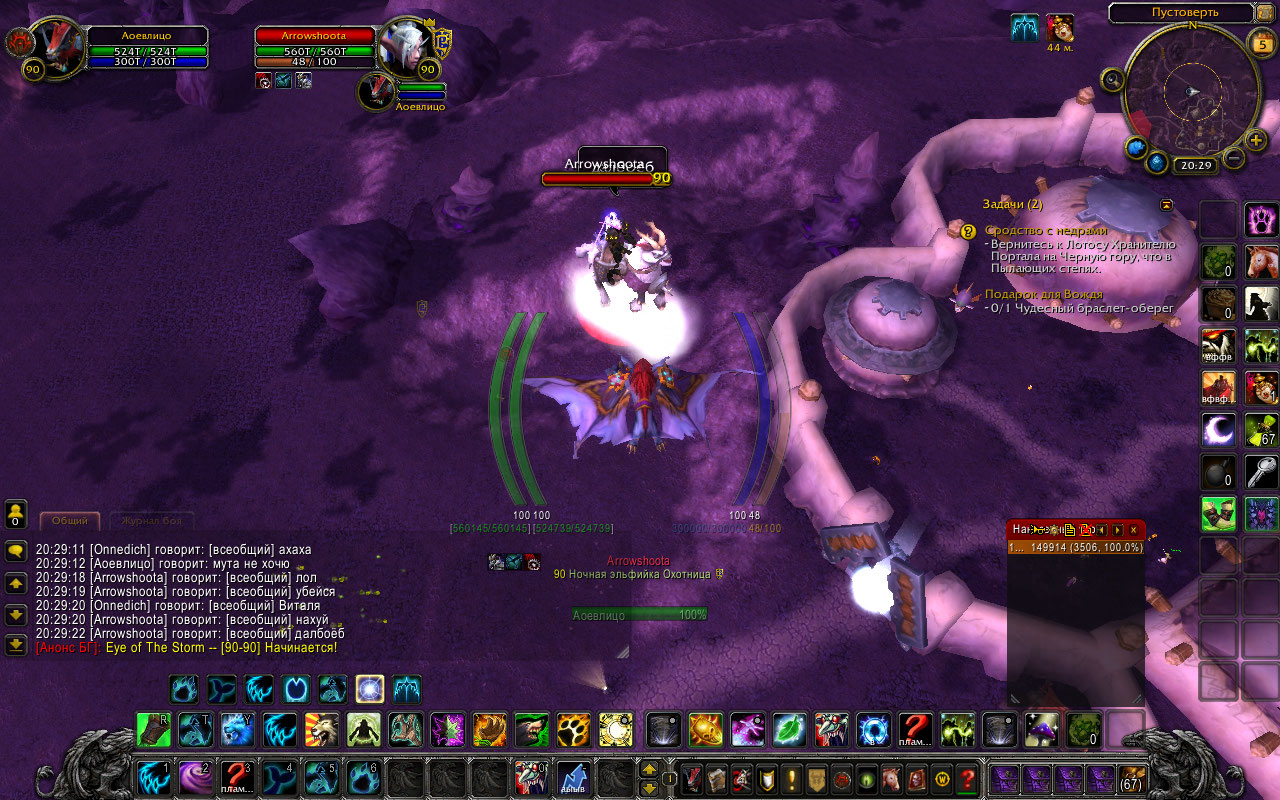The height and width of the screenshot is (800, 1280).
Task: Use the roaring lion ability icon
Action: click(x=321, y=730)
